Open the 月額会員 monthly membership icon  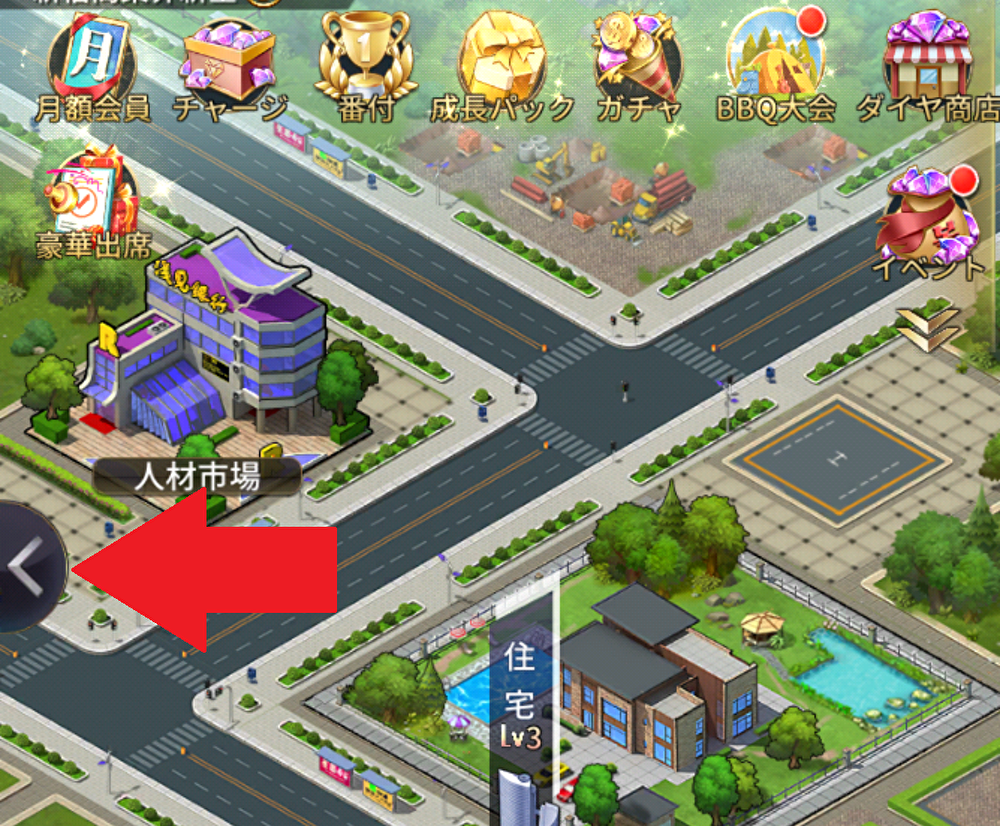91,65
